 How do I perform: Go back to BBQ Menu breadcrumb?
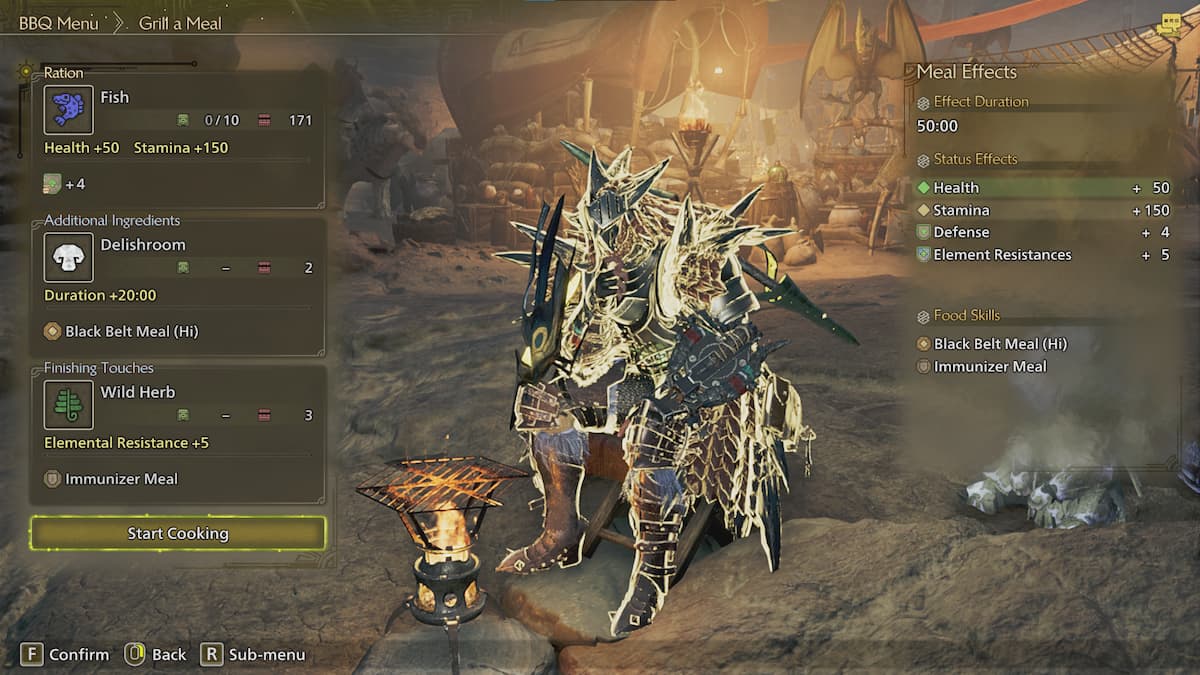58,23
